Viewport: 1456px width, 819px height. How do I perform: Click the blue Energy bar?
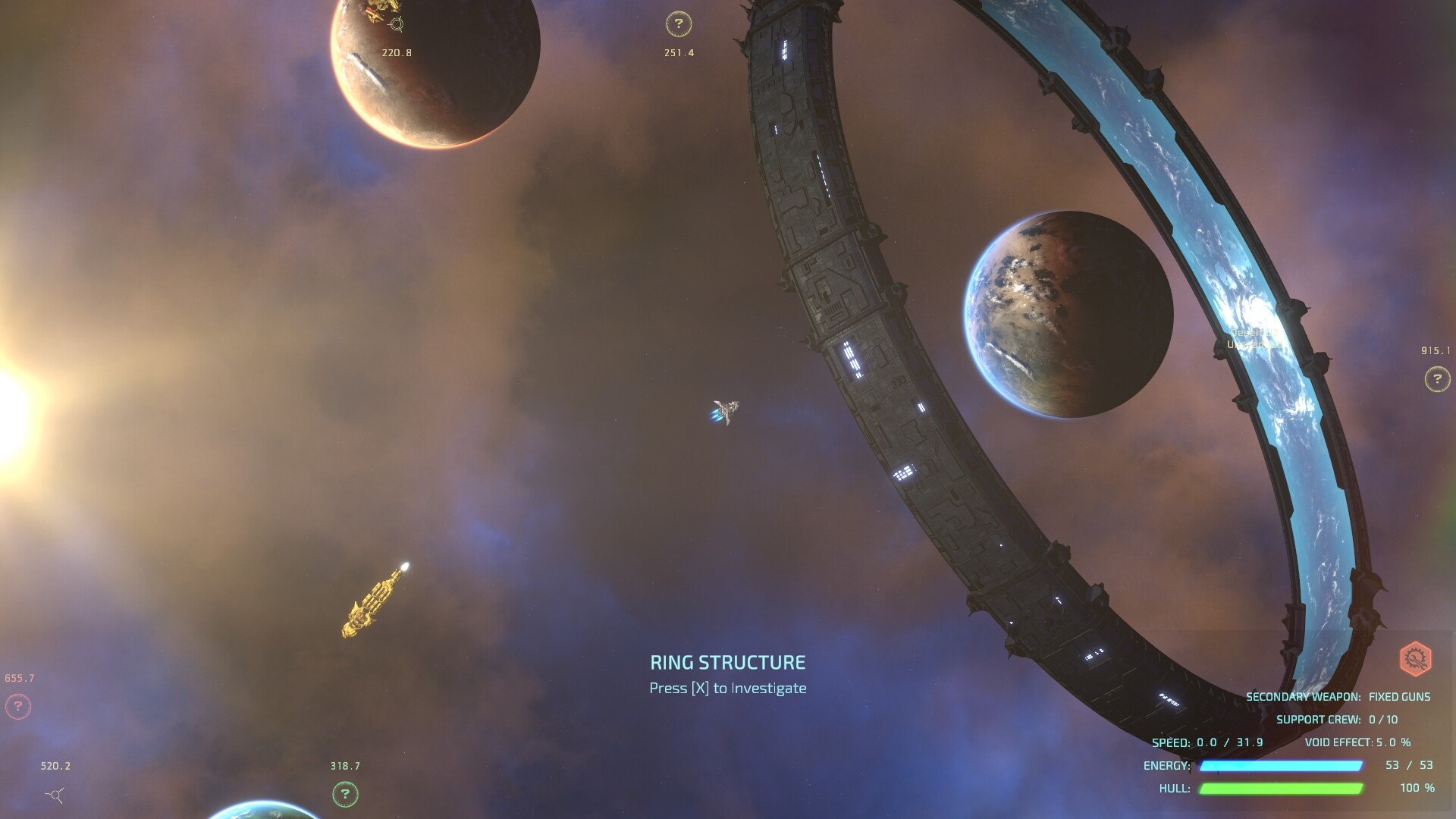(x=1282, y=766)
